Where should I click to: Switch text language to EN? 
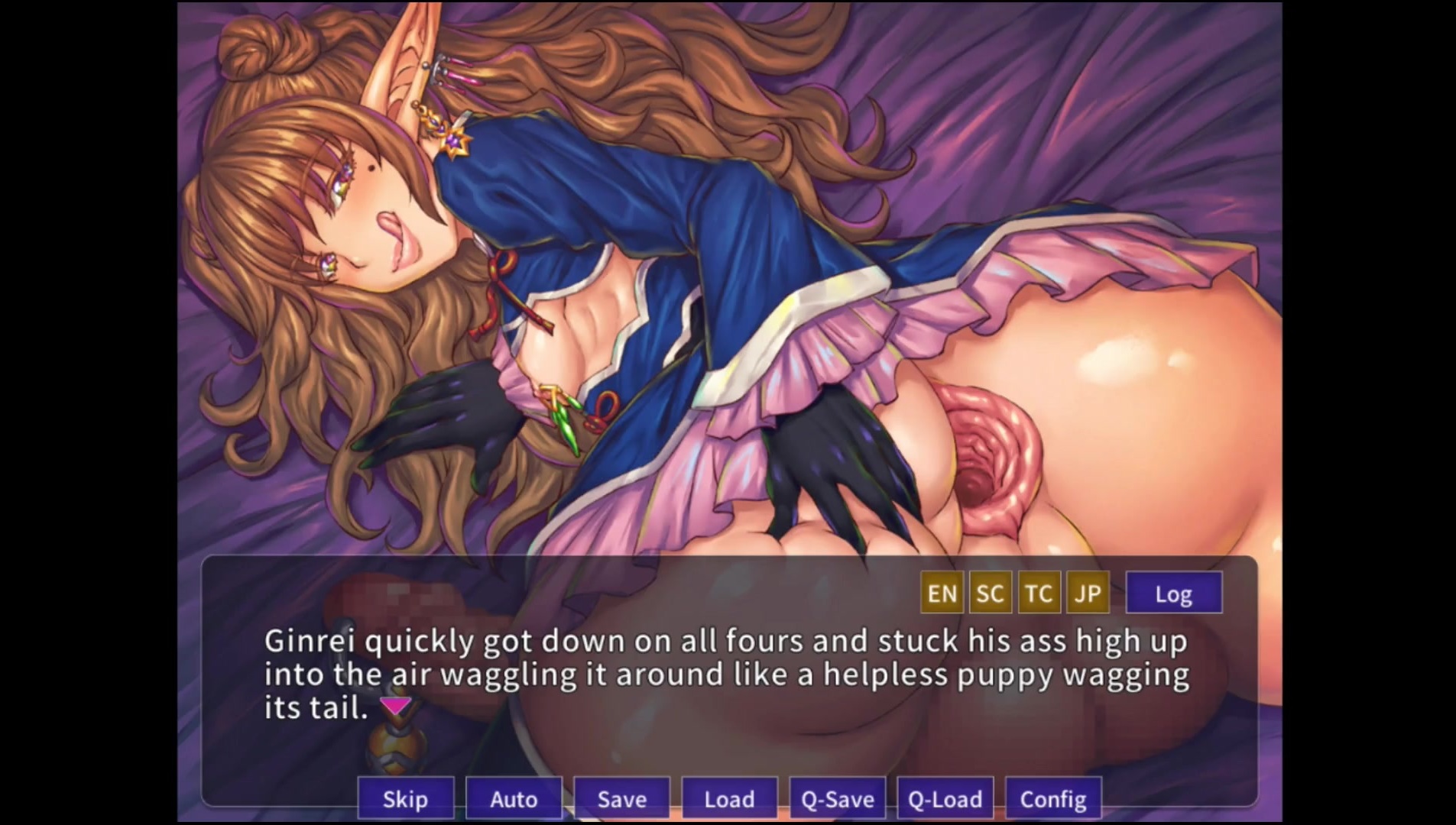pos(942,593)
